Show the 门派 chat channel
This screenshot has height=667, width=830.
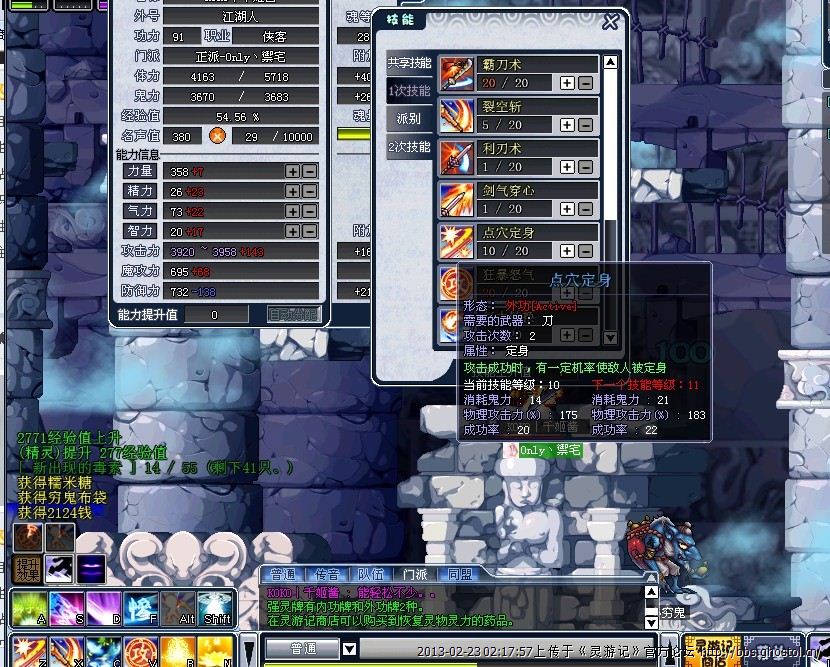pos(415,575)
